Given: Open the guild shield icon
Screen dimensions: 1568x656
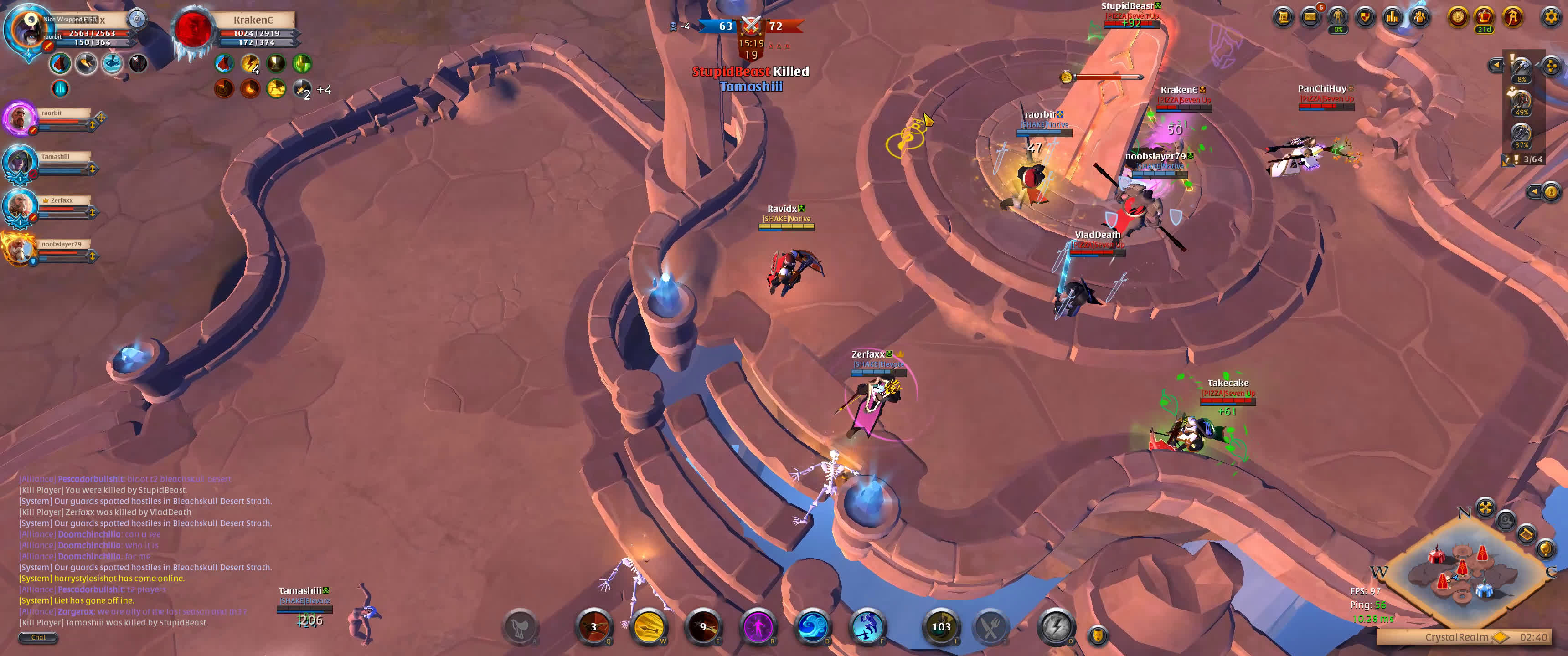Looking at the screenshot, I should click(1365, 17).
